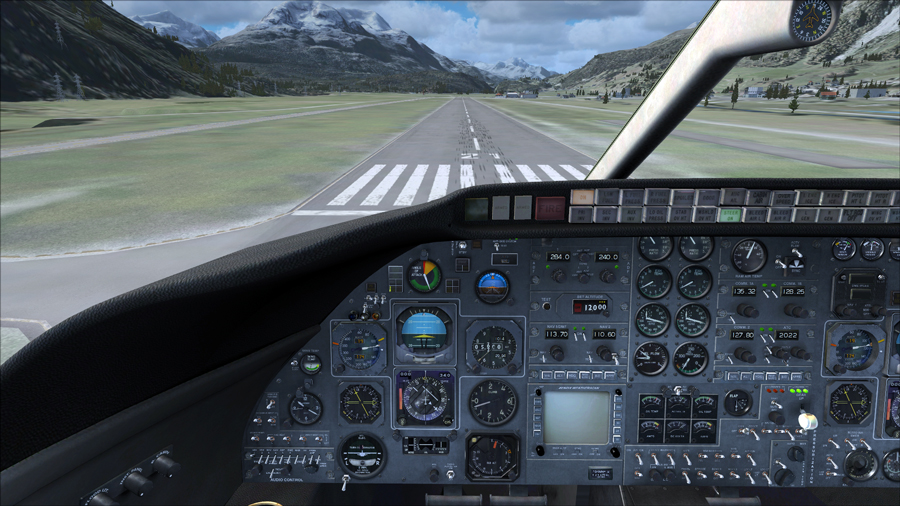Adjust the main altimeter gauge

pos(494,347)
